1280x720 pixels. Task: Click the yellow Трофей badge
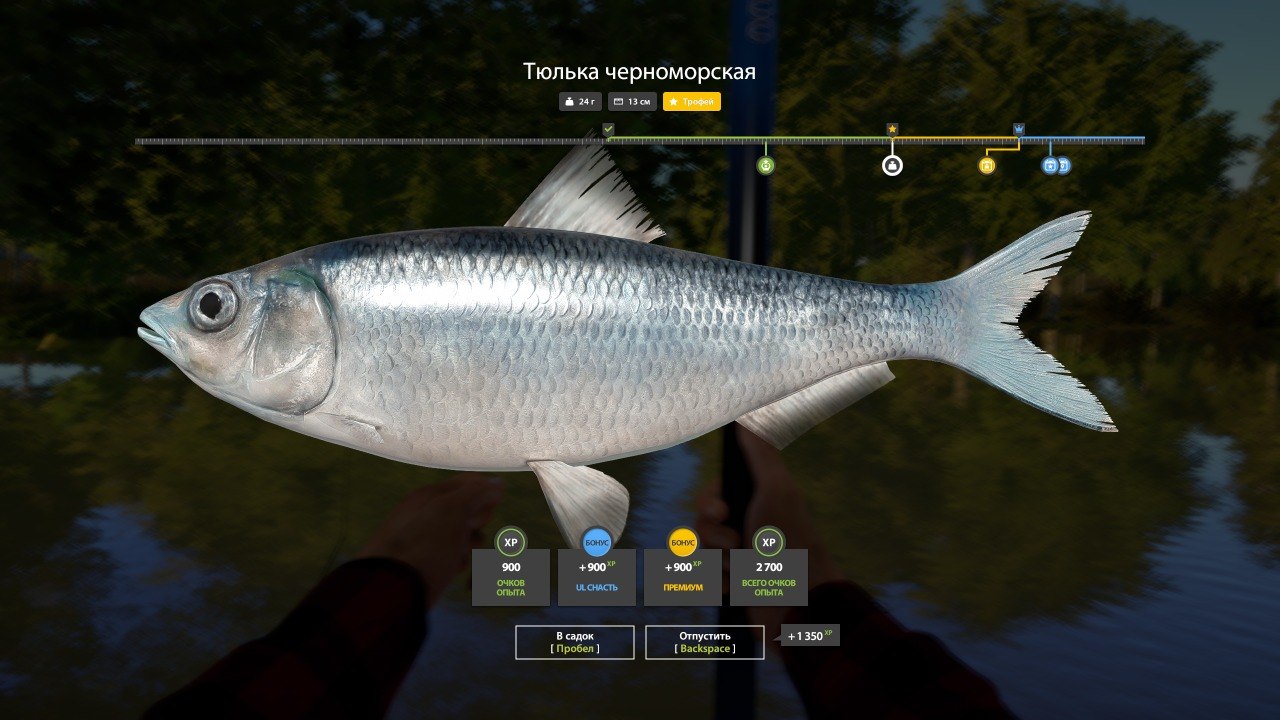pos(691,102)
